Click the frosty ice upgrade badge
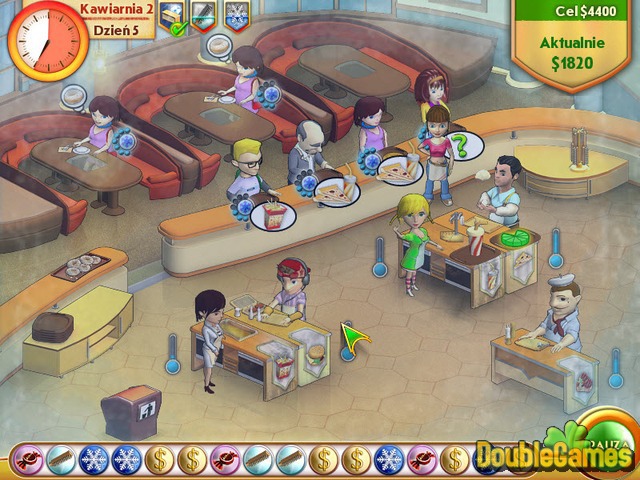This screenshot has width=640, height=480. click(237, 16)
